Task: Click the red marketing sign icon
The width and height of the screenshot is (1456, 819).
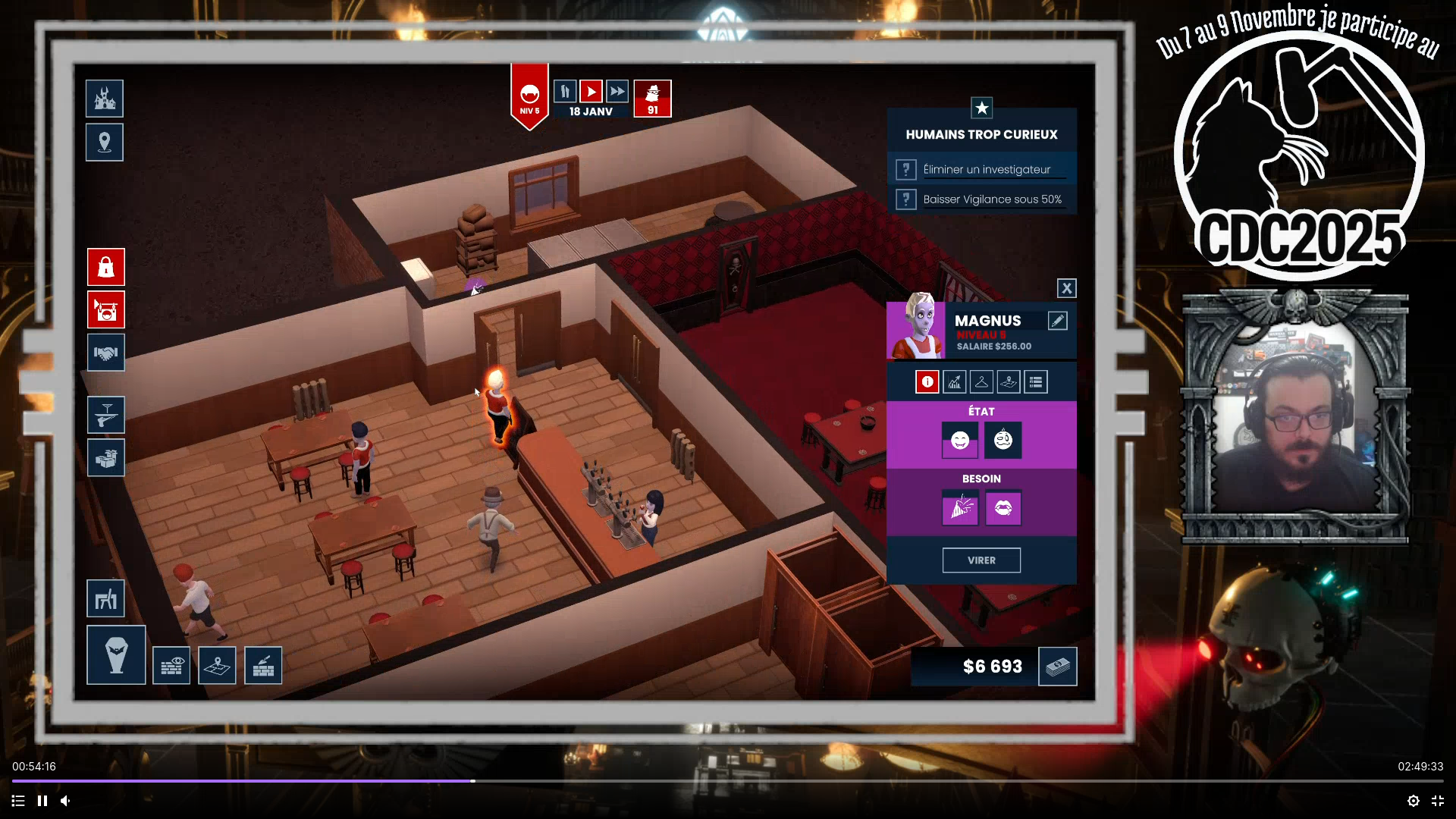Action: (105, 310)
